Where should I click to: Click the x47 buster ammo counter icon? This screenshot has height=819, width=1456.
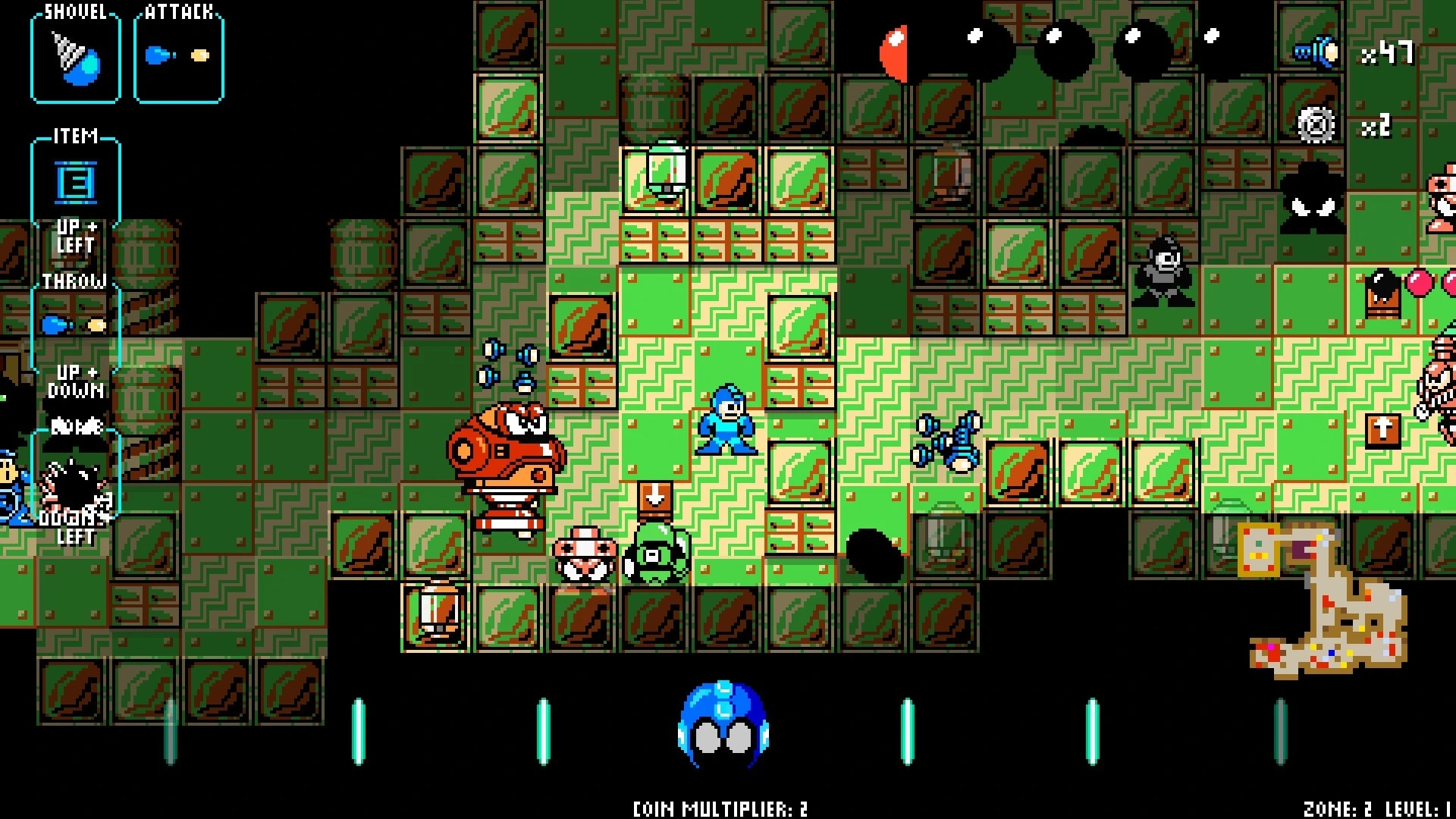pos(1314,52)
